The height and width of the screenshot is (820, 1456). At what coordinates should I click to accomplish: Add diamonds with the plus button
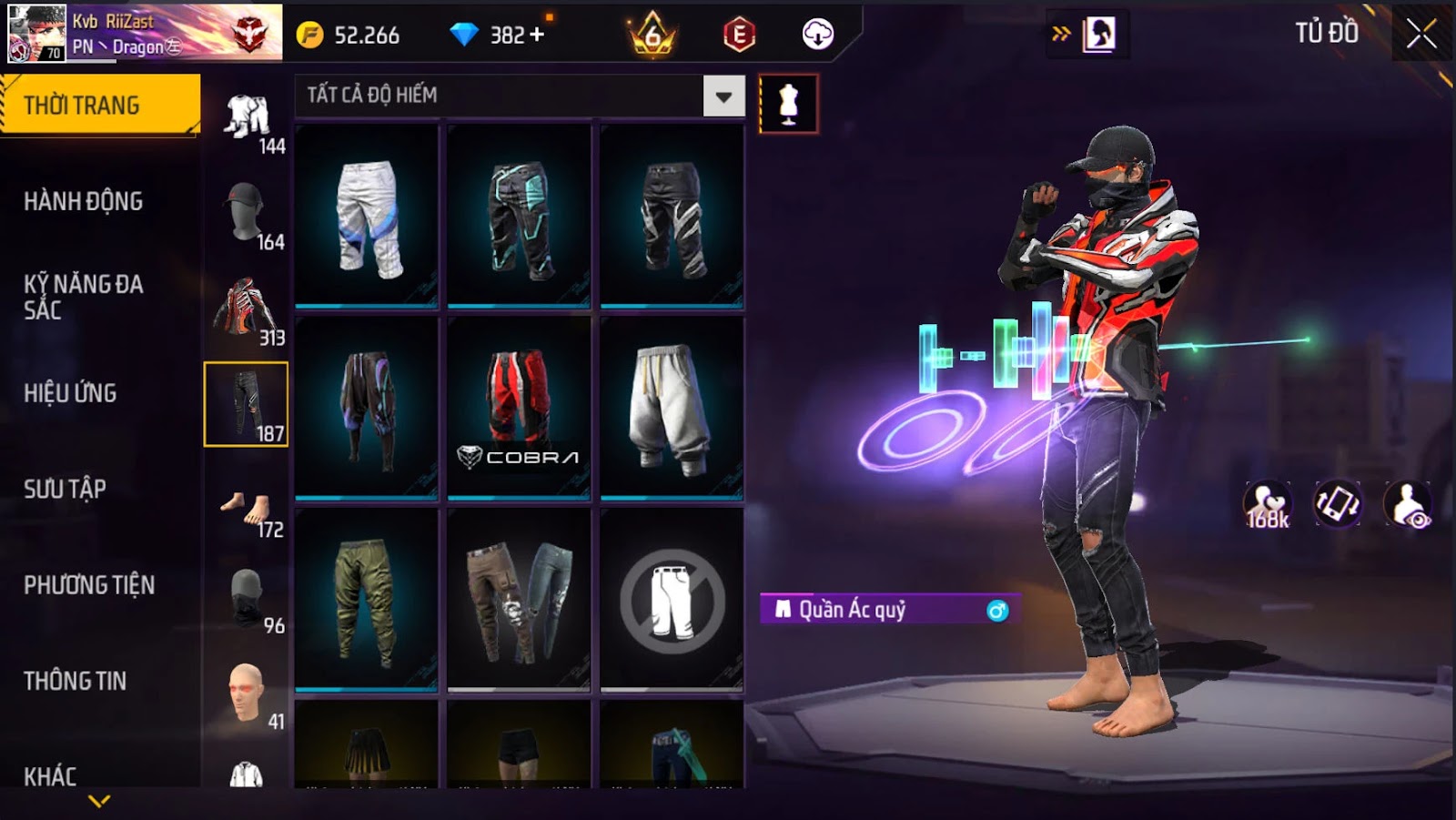pyautogui.click(x=537, y=35)
